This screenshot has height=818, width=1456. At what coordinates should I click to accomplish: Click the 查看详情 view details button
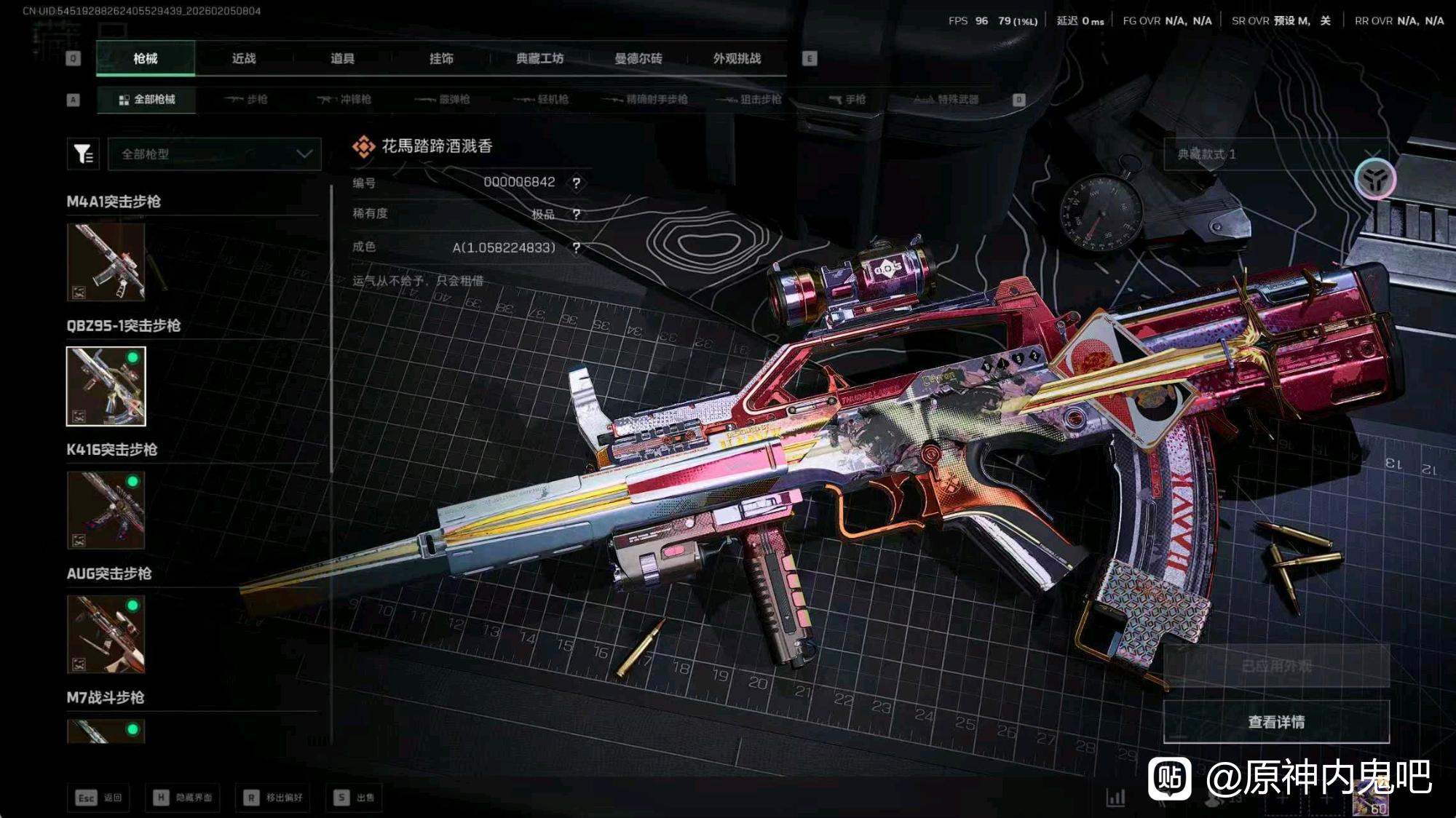(x=1276, y=722)
